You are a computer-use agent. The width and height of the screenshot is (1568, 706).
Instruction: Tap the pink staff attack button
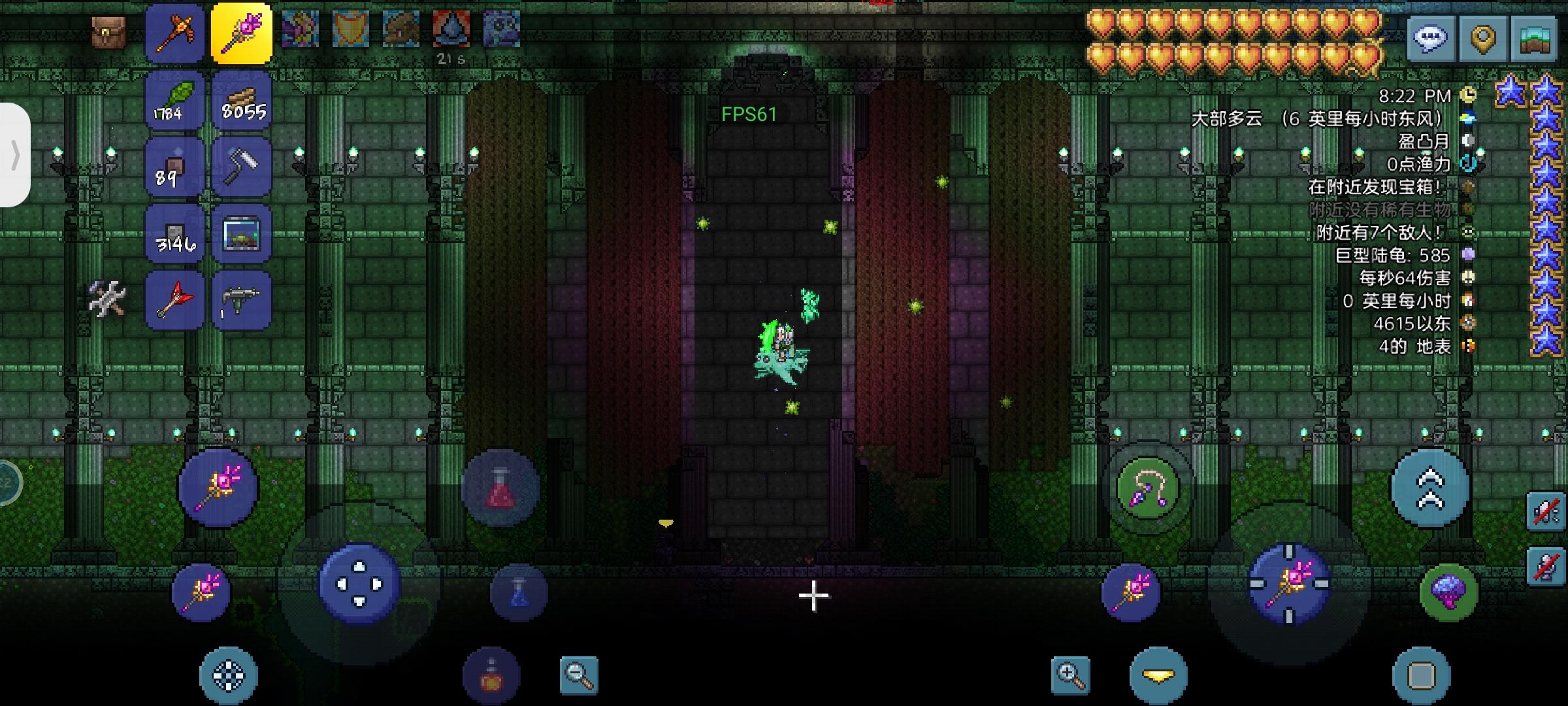219,487
